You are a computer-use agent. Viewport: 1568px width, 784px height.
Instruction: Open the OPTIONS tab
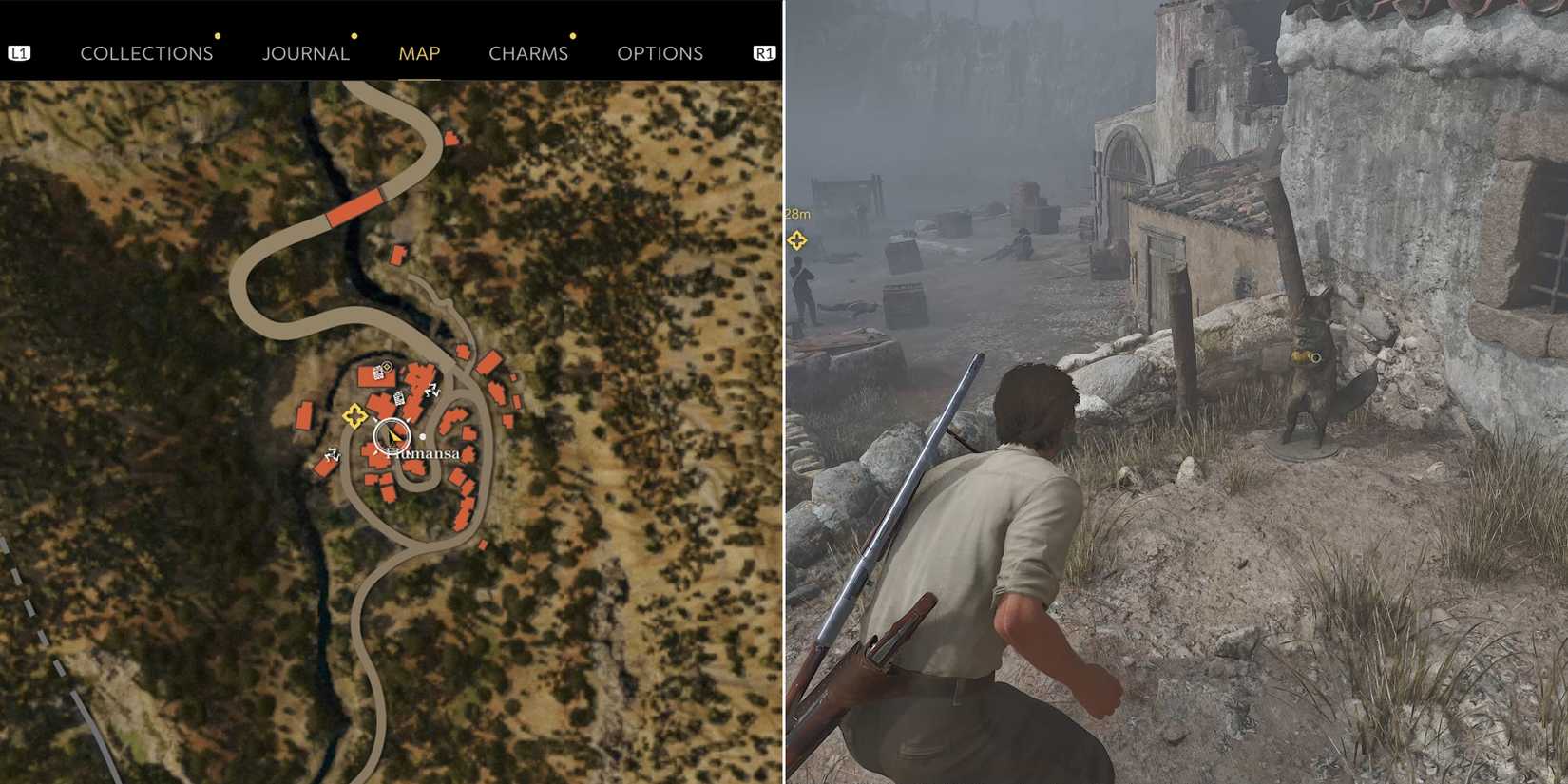pyautogui.click(x=661, y=53)
